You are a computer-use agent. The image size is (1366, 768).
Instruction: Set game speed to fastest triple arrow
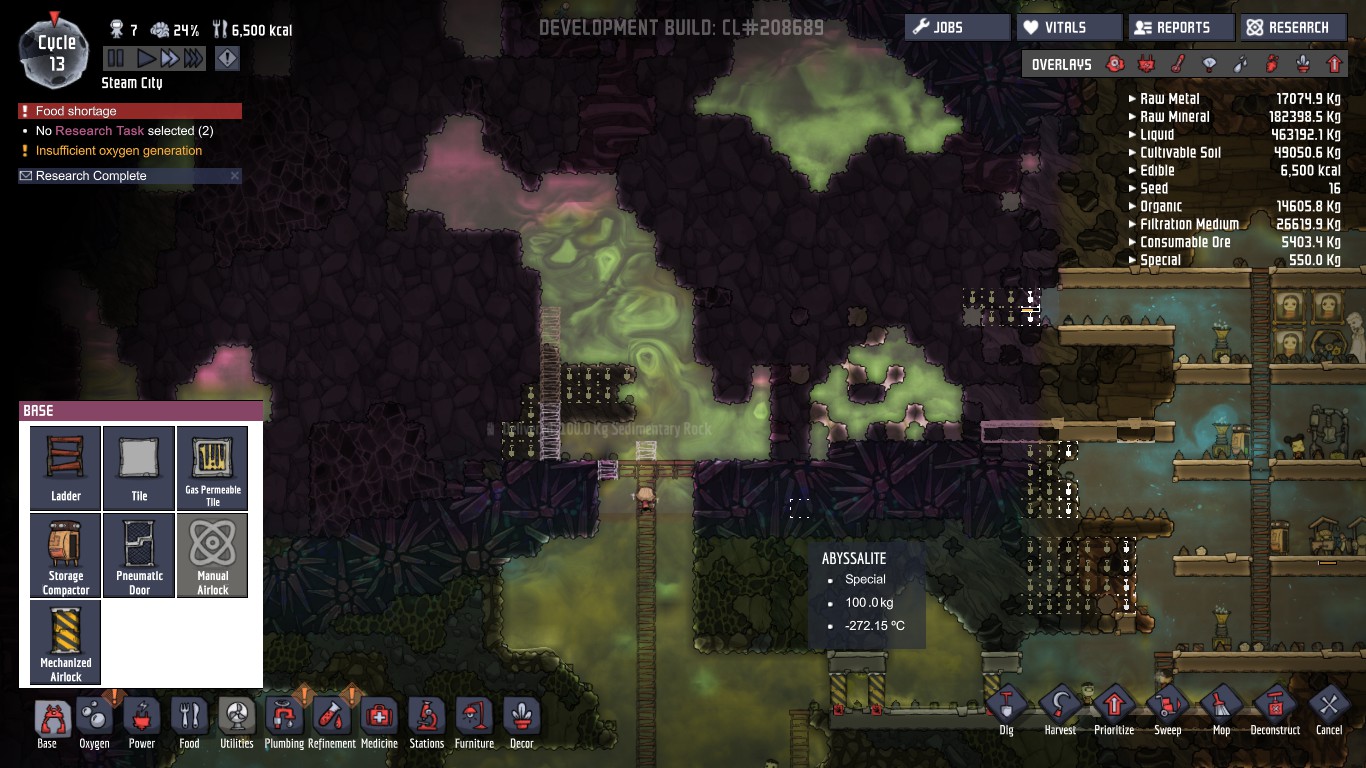pyautogui.click(x=194, y=59)
